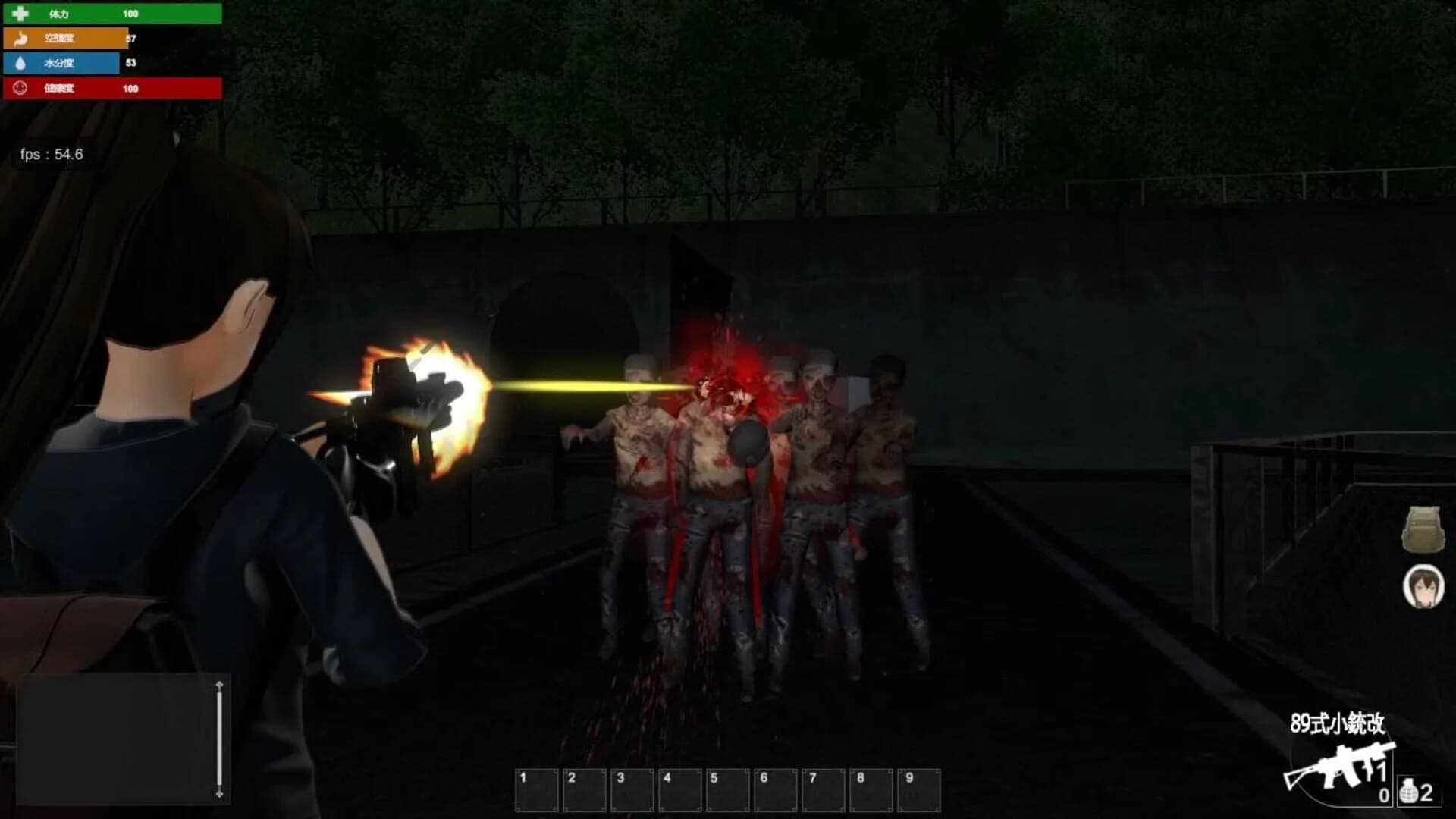Click the fps counter text
1456x819 pixels.
(x=52, y=155)
